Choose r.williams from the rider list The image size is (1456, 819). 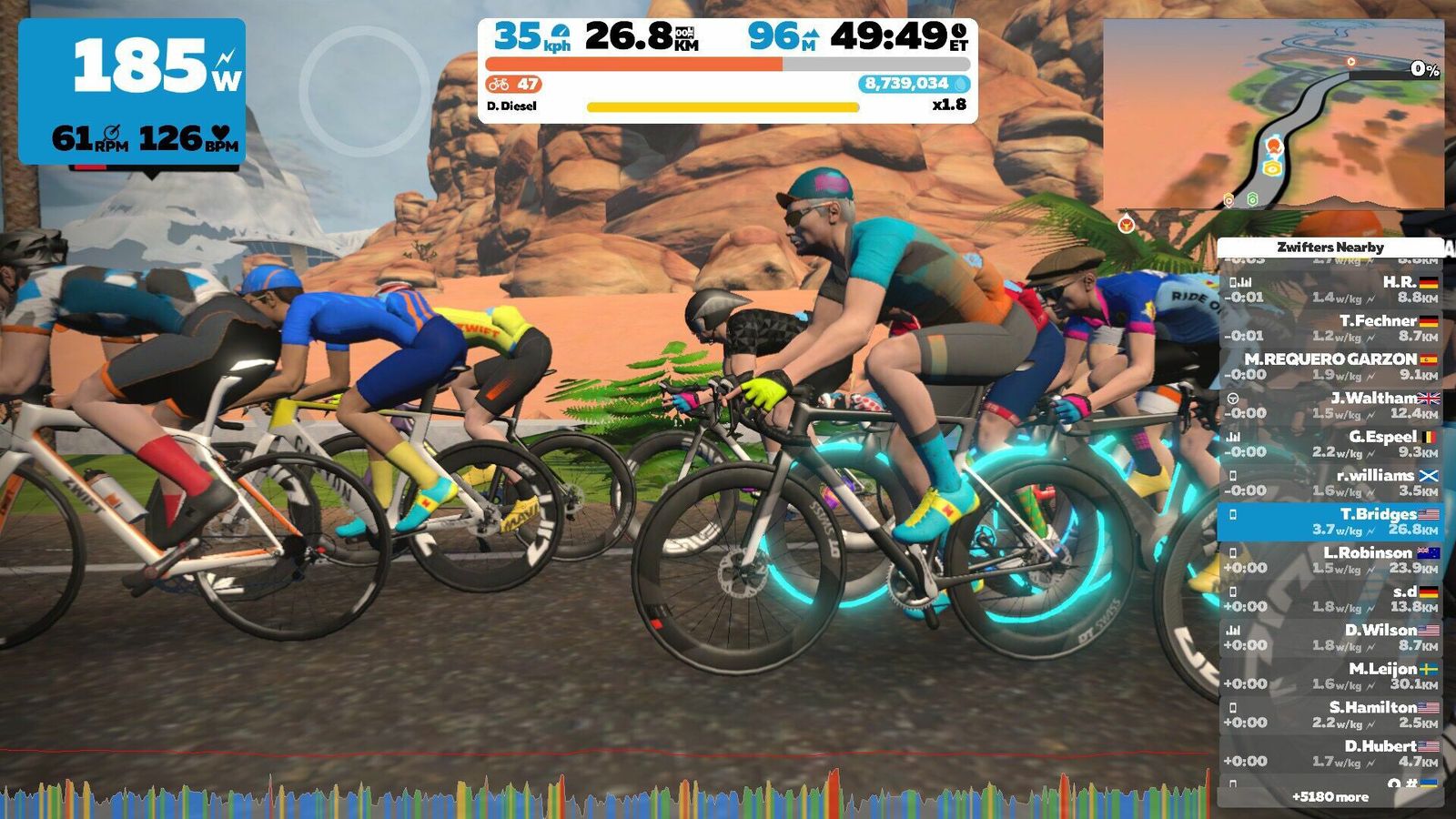1330,482
